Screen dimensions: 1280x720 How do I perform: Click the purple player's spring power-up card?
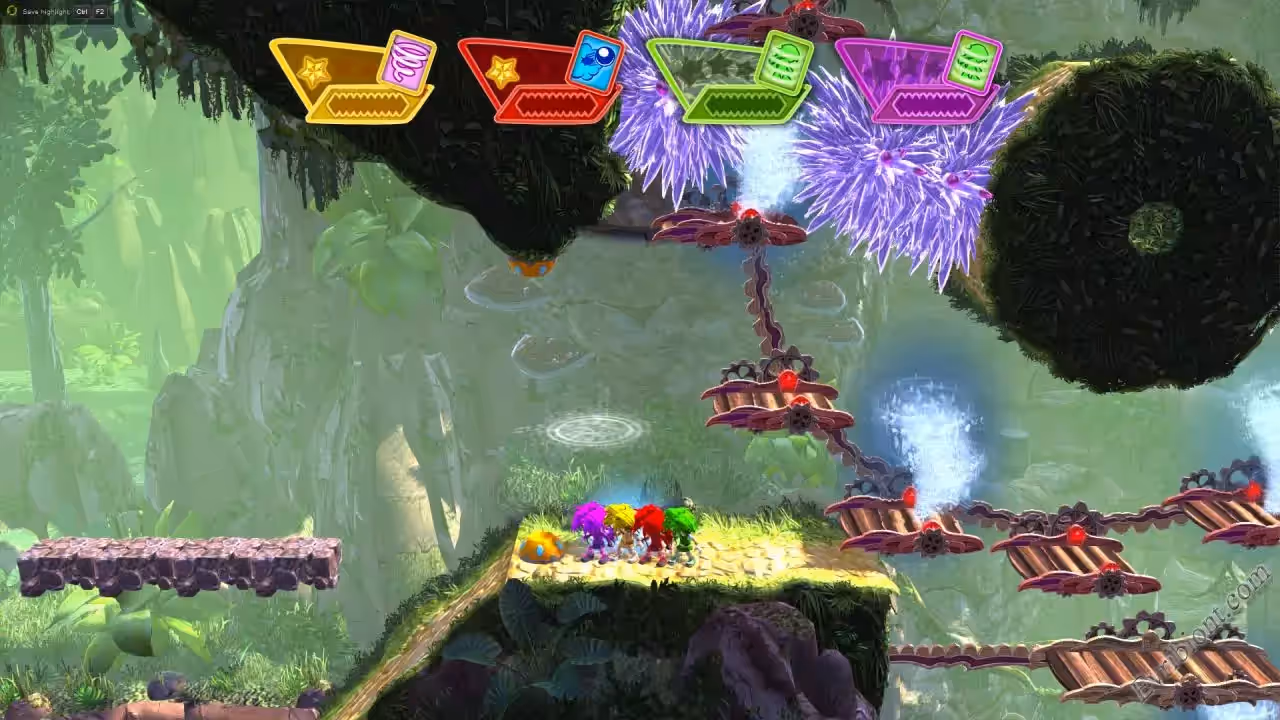tap(972, 60)
